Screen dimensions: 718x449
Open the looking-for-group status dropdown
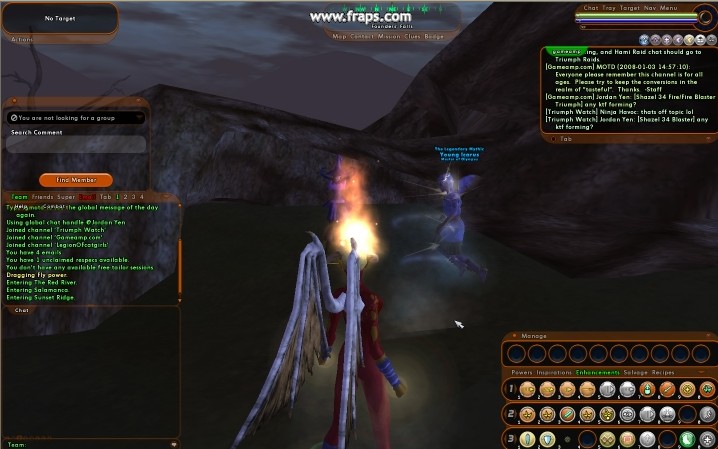click(76, 118)
